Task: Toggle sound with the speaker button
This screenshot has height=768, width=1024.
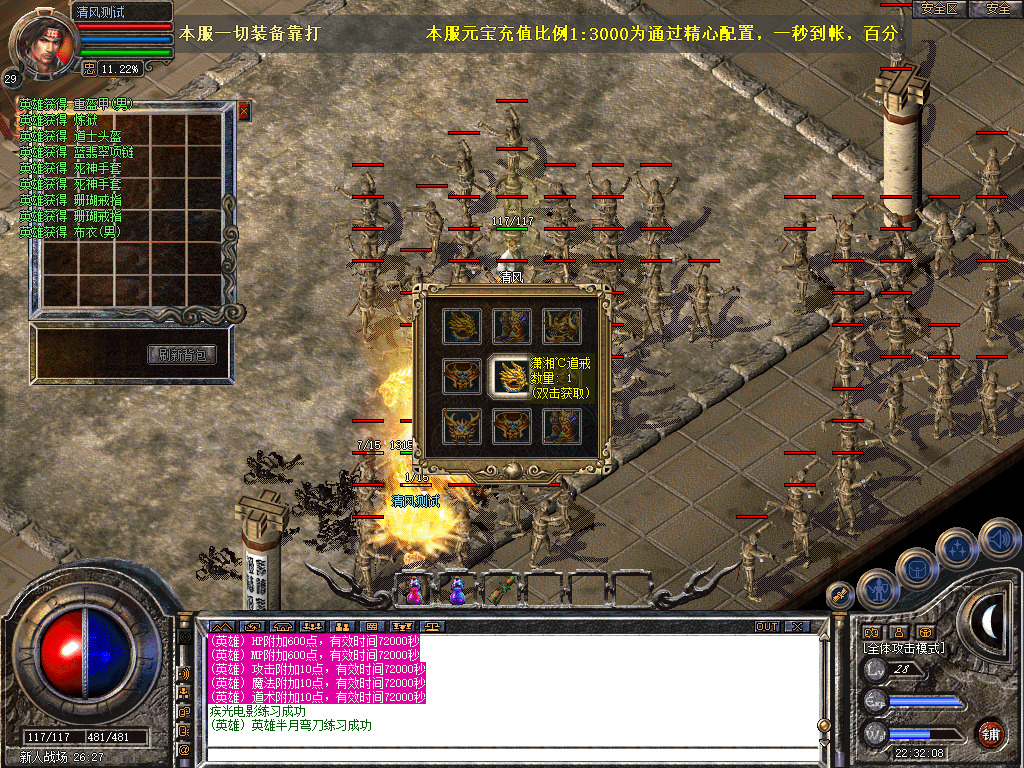Action: [999, 539]
